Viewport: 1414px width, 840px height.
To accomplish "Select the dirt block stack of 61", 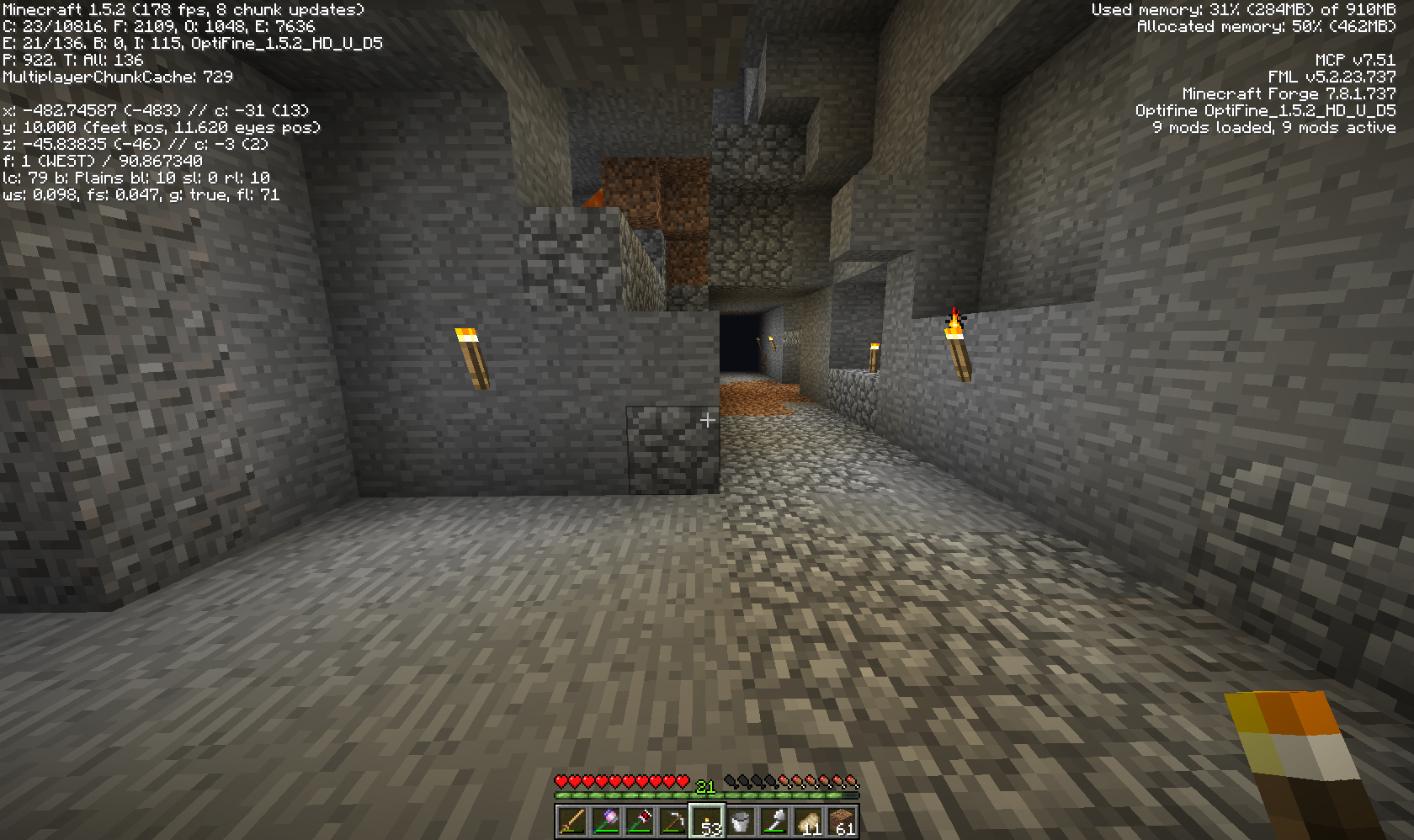I will pyautogui.click(x=842, y=821).
